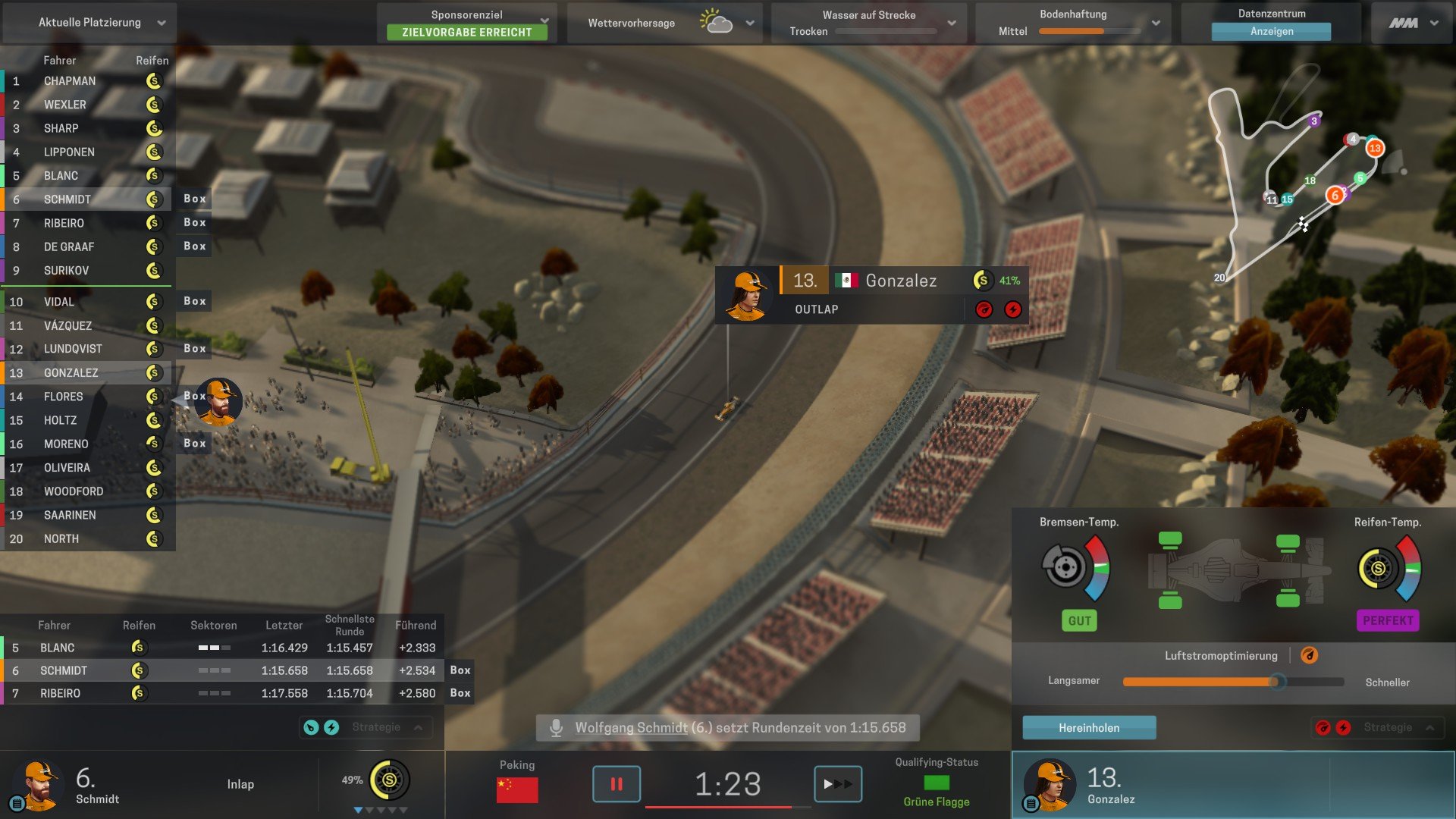Viewport: 1456px width, 819px height.
Task: Open the Wolfgang Schmidt commentary link
Action: click(631, 727)
